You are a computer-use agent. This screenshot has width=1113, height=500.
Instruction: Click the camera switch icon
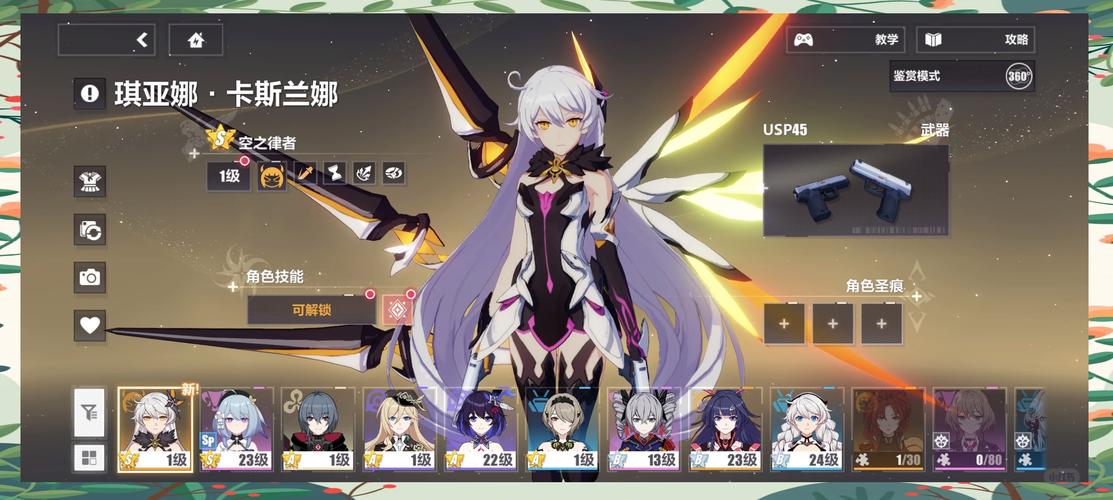click(90, 229)
